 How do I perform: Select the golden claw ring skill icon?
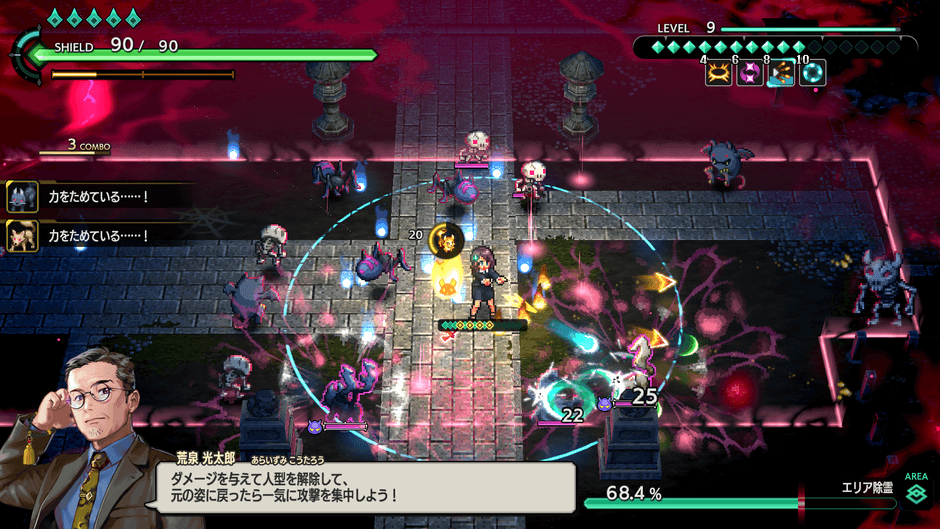tap(718, 74)
